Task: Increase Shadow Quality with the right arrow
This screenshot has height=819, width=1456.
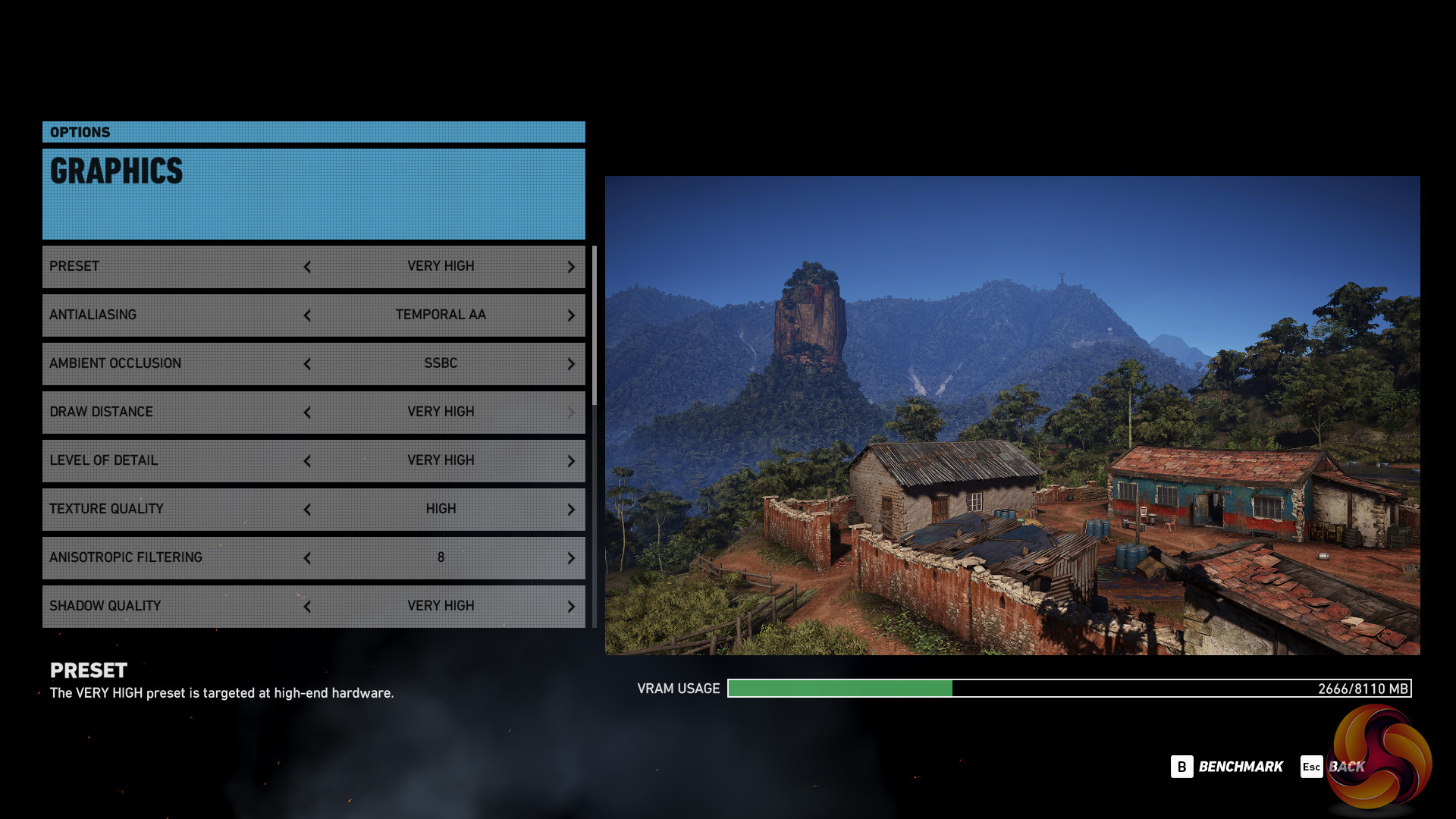Action: click(571, 607)
